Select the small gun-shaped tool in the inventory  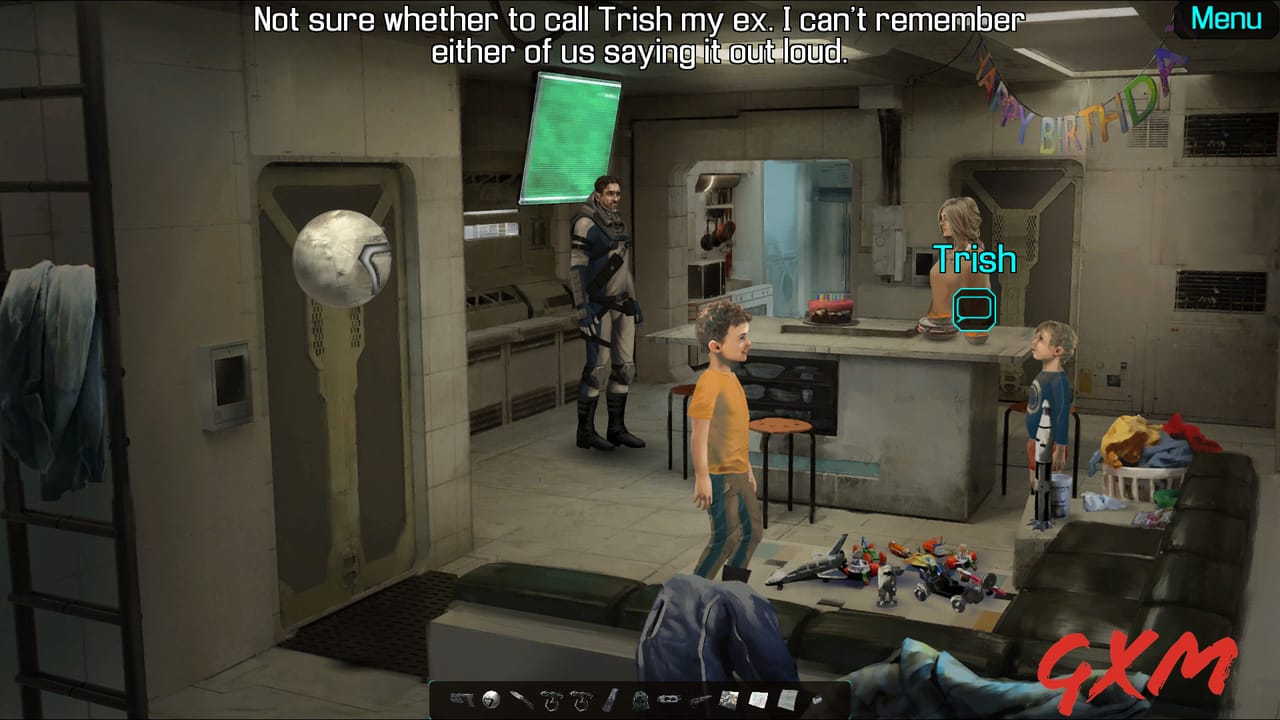tap(698, 700)
